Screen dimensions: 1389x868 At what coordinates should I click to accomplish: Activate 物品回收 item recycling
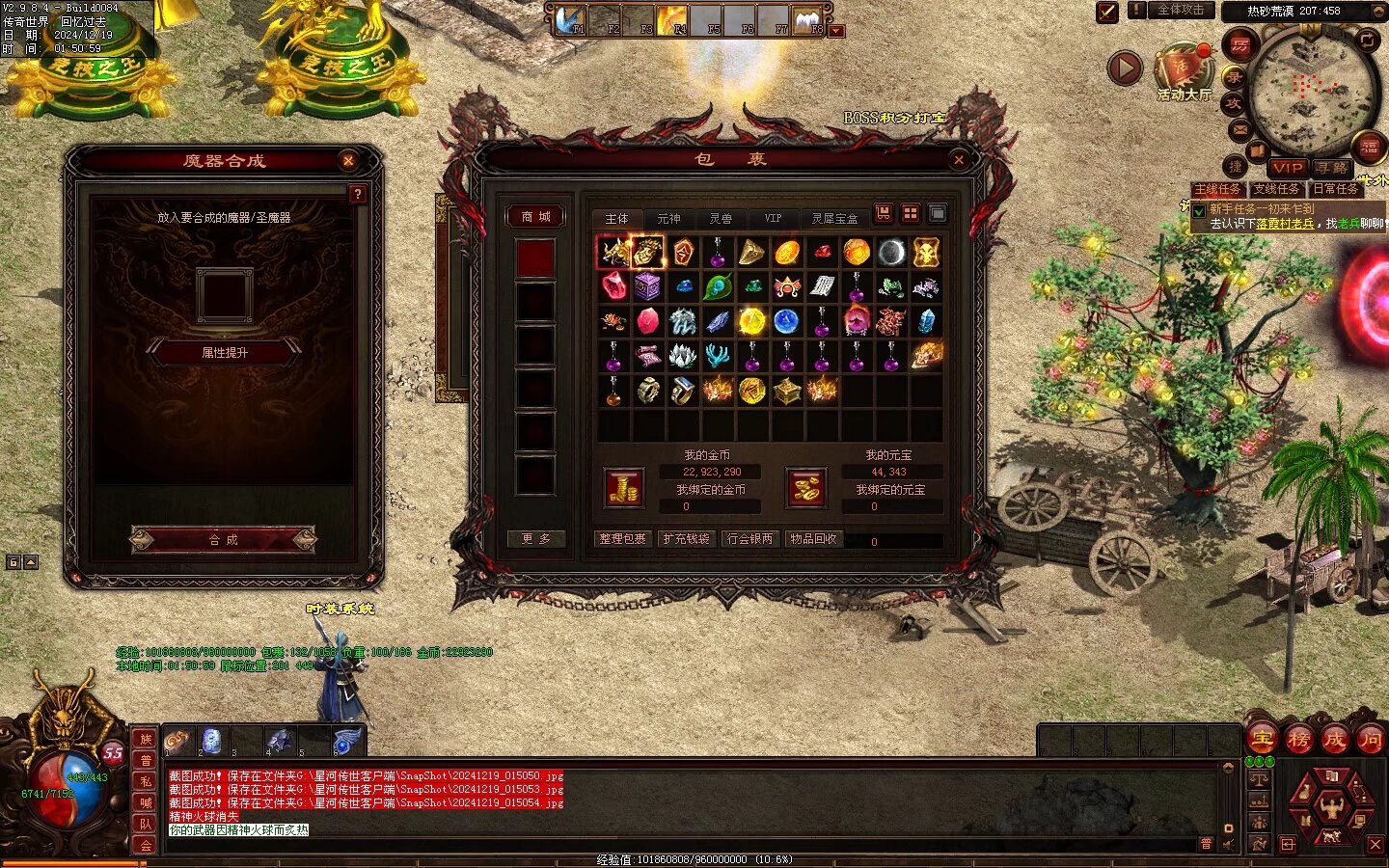[x=813, y=539]
